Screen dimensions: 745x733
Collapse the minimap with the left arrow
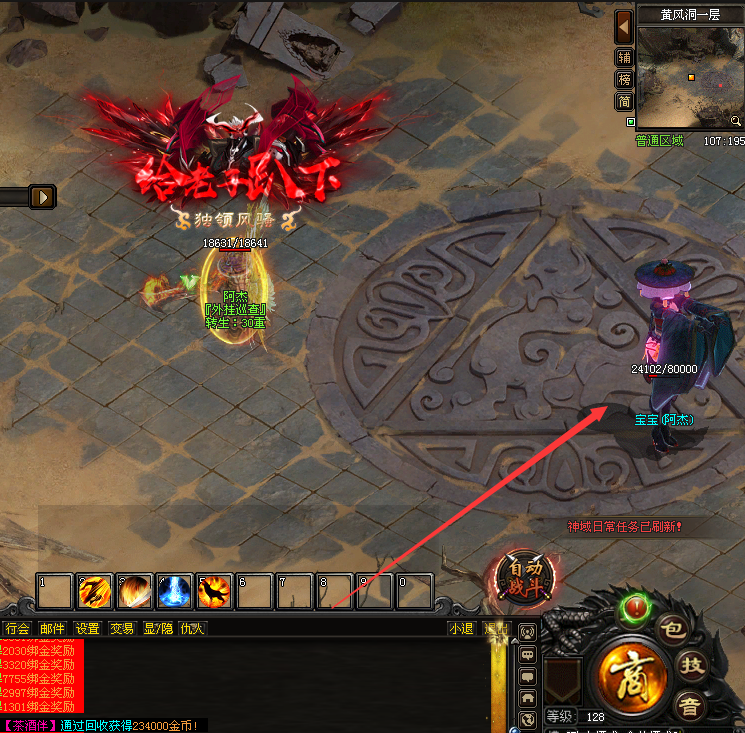(x=624, y=25)
